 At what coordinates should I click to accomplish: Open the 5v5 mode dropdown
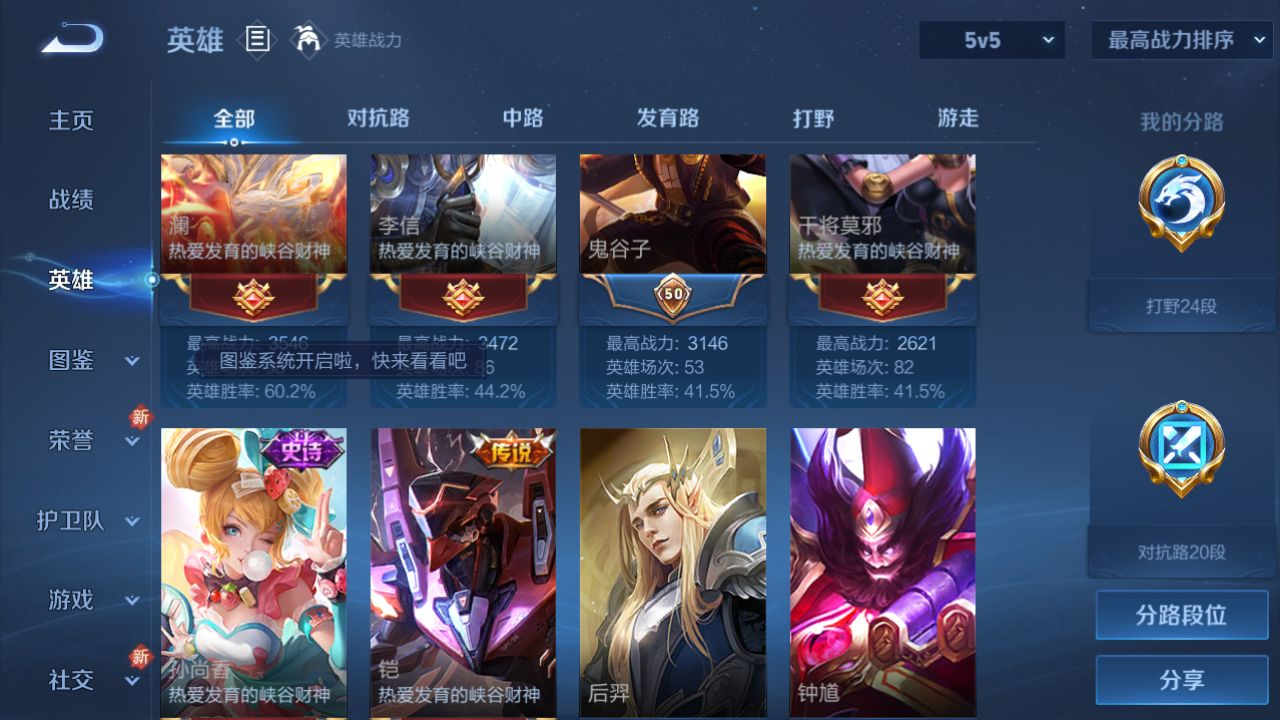coord(992,40)
